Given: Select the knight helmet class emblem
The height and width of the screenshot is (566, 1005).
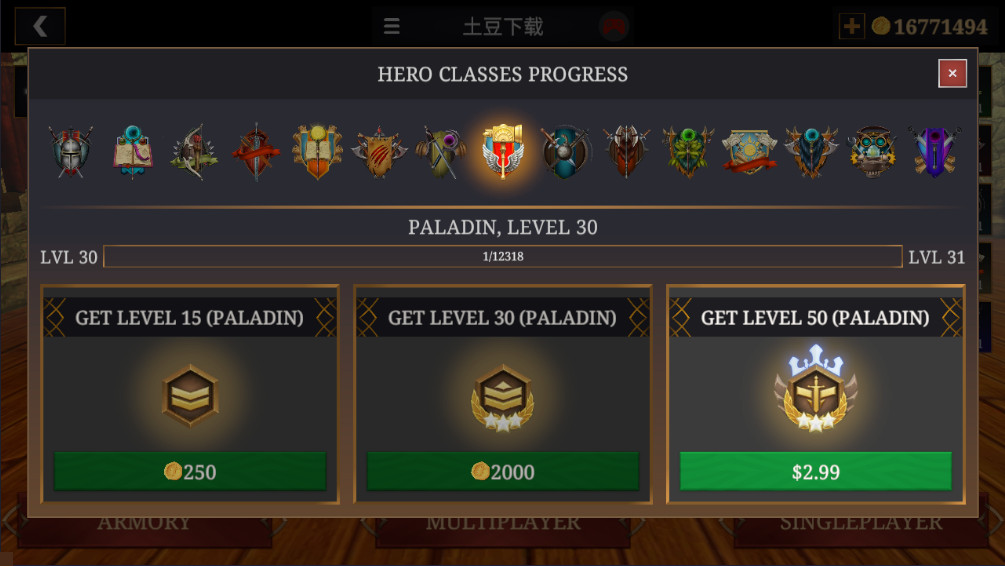Looking at the screenshot, I should [x=72, y=152].
